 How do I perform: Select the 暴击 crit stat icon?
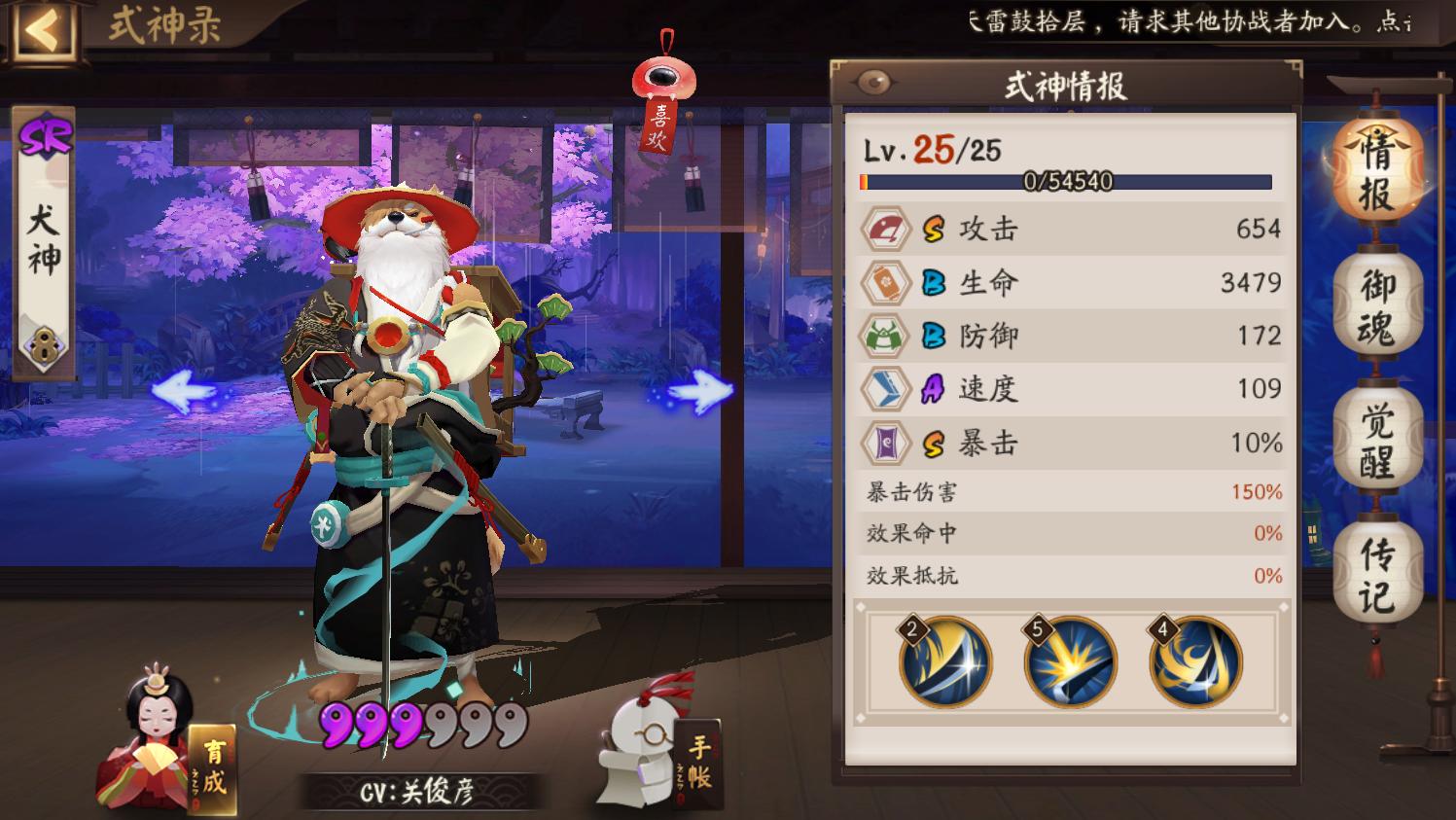click(x=886, y=443)
